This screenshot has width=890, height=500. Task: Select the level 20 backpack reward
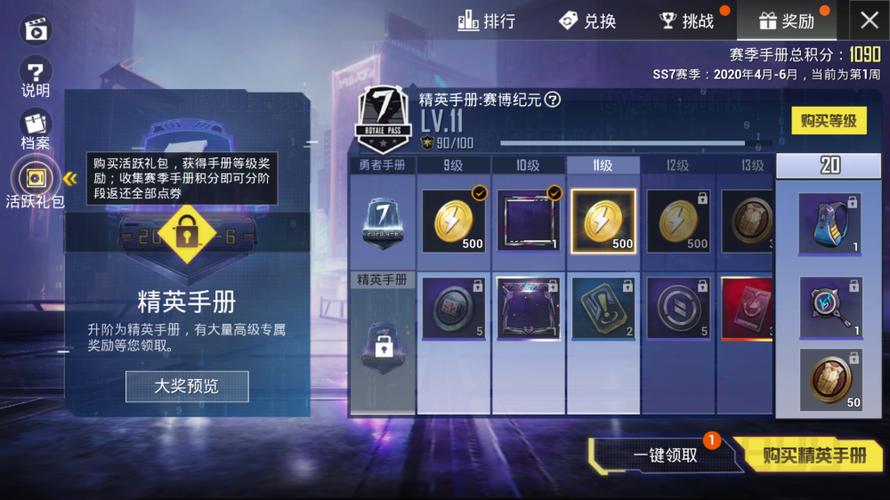[x=829, y=223]
